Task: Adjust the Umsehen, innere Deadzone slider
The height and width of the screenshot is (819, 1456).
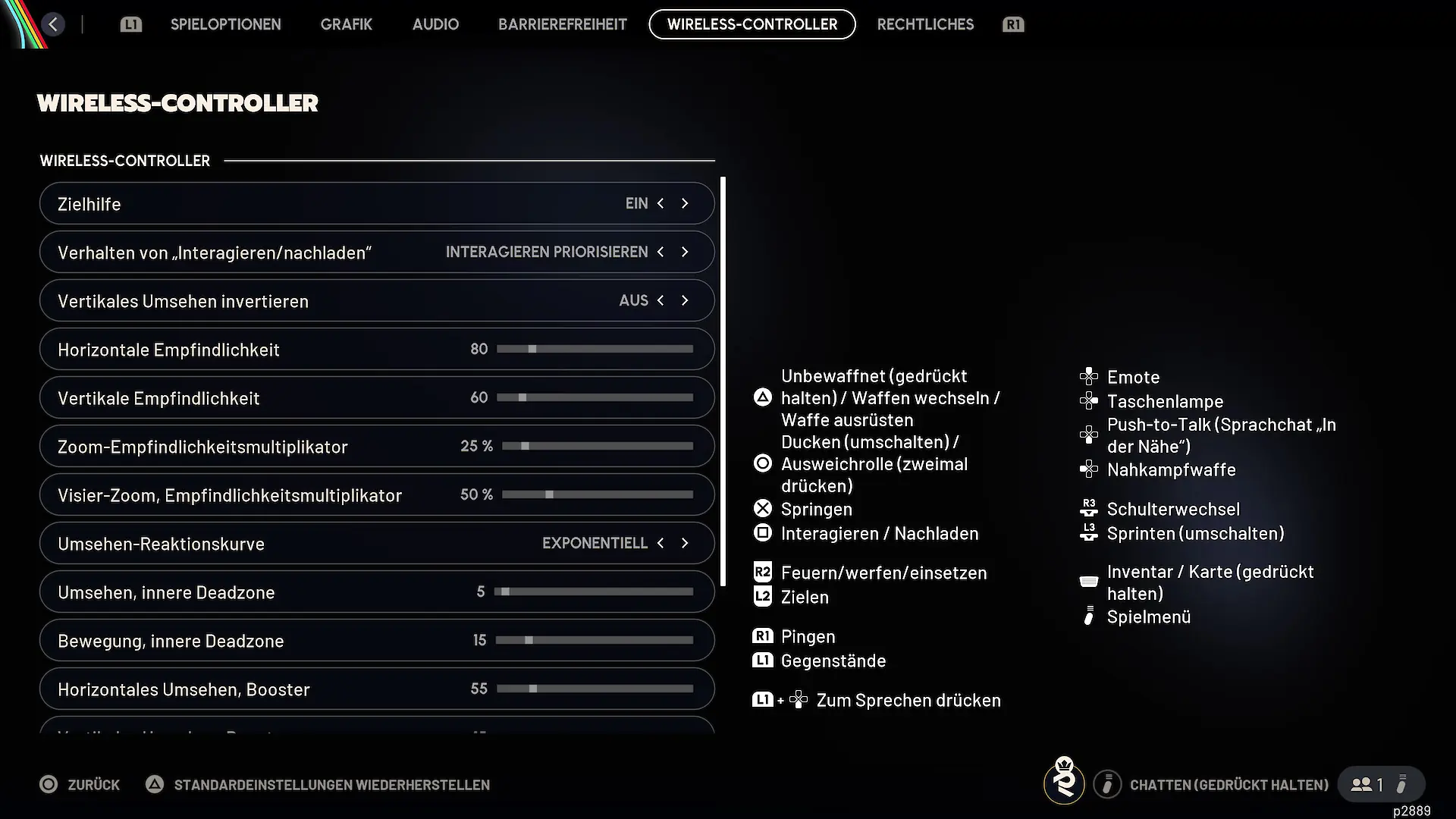Action: (x=594, y=591)
